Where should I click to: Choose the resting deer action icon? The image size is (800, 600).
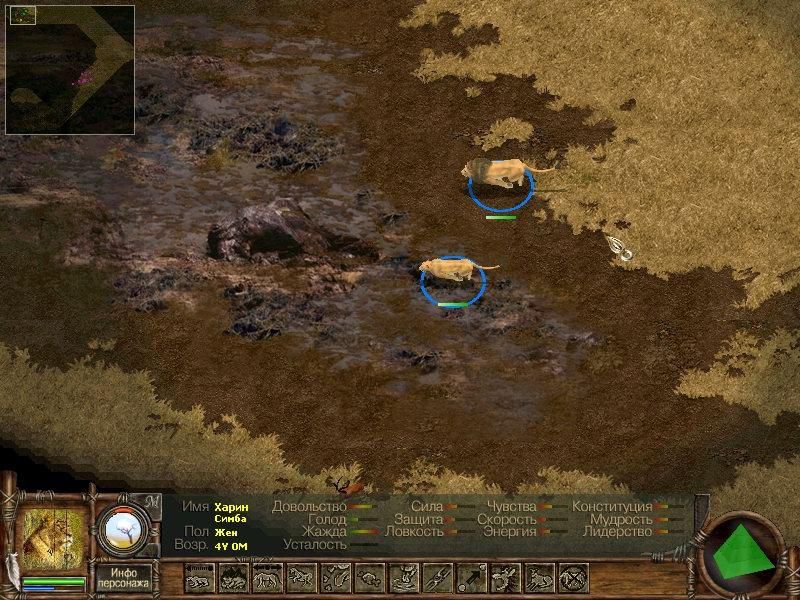tap(539, 577)
